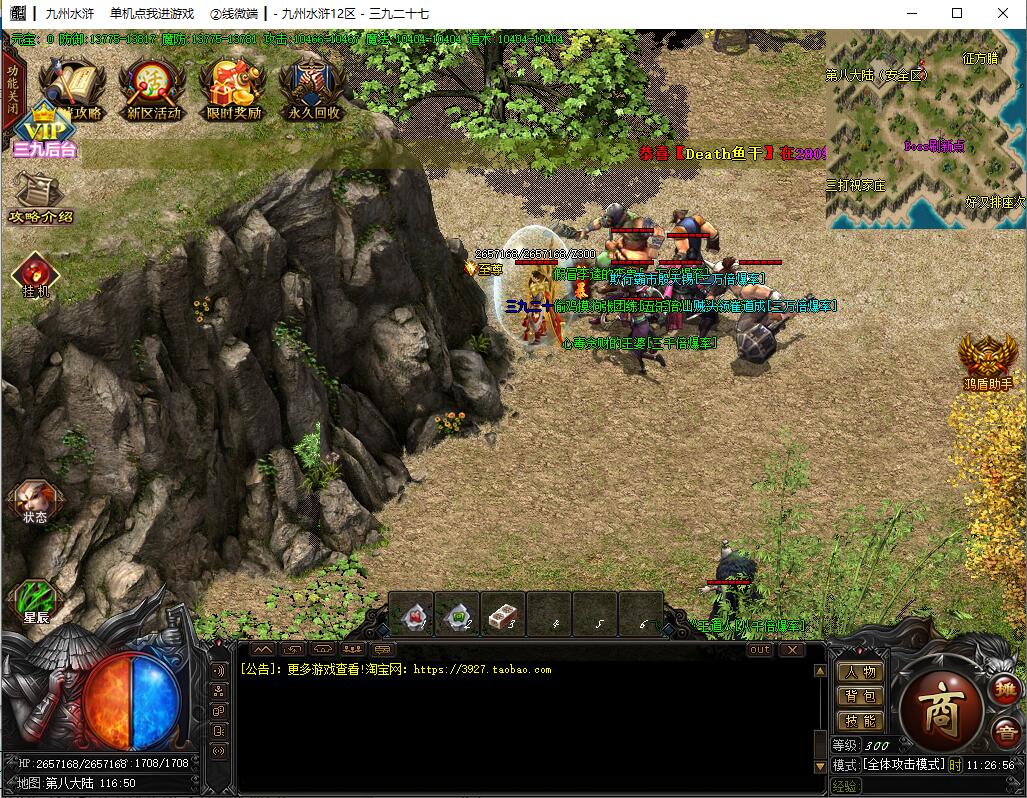Open the 技能 skills panel
The image size is (1027, 798).
pyautogui.click(x=858, y=721)
